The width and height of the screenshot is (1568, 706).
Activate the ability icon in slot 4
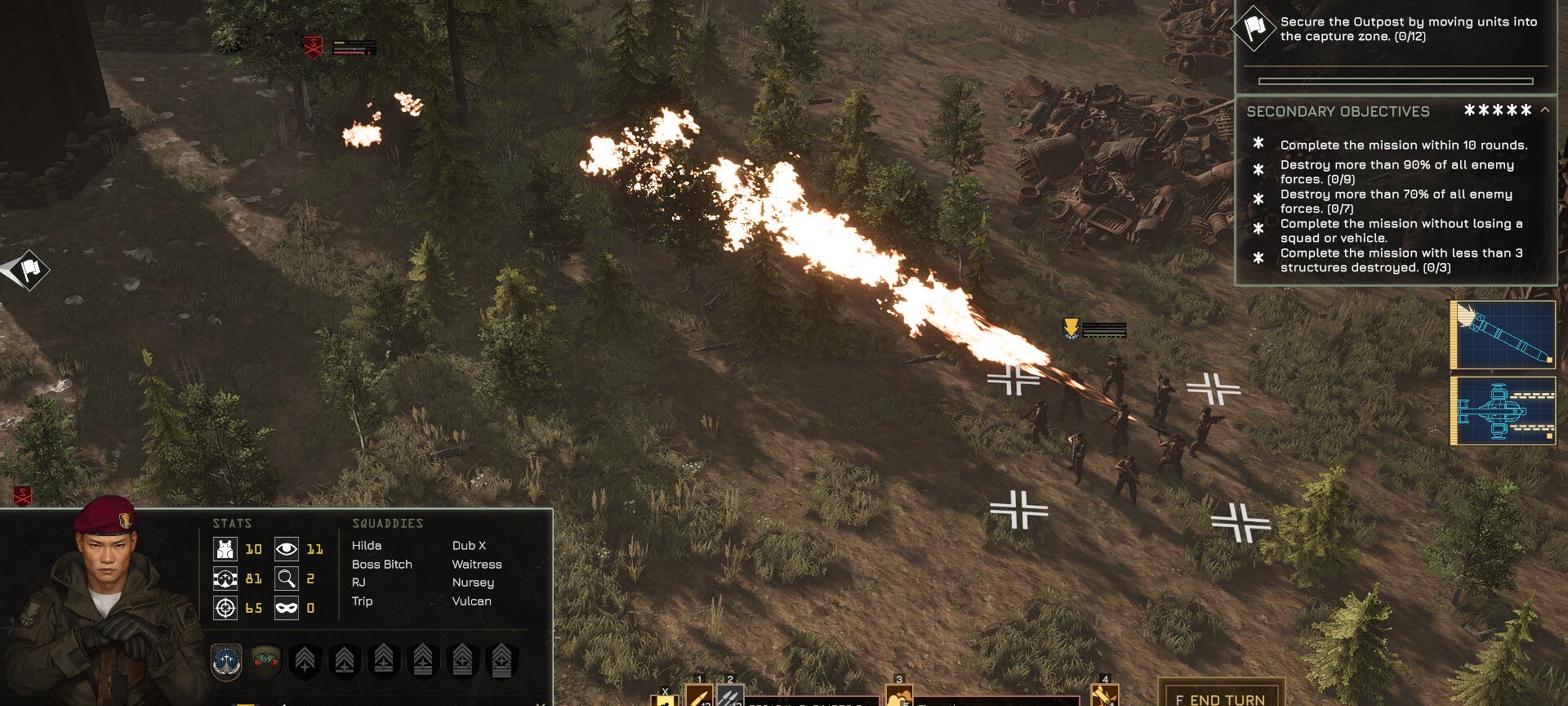pyautogui.click(x=1104, y=695)
